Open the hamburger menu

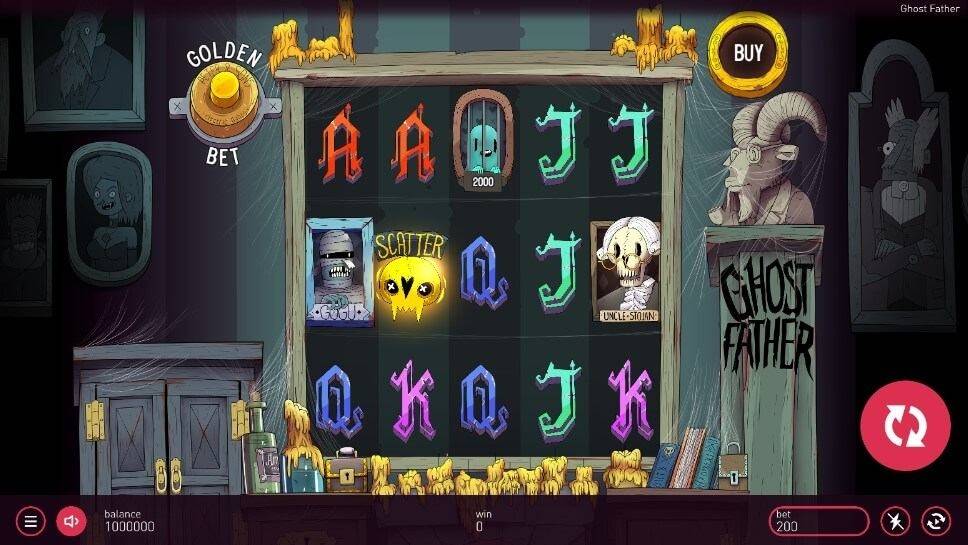coord(31,521)
